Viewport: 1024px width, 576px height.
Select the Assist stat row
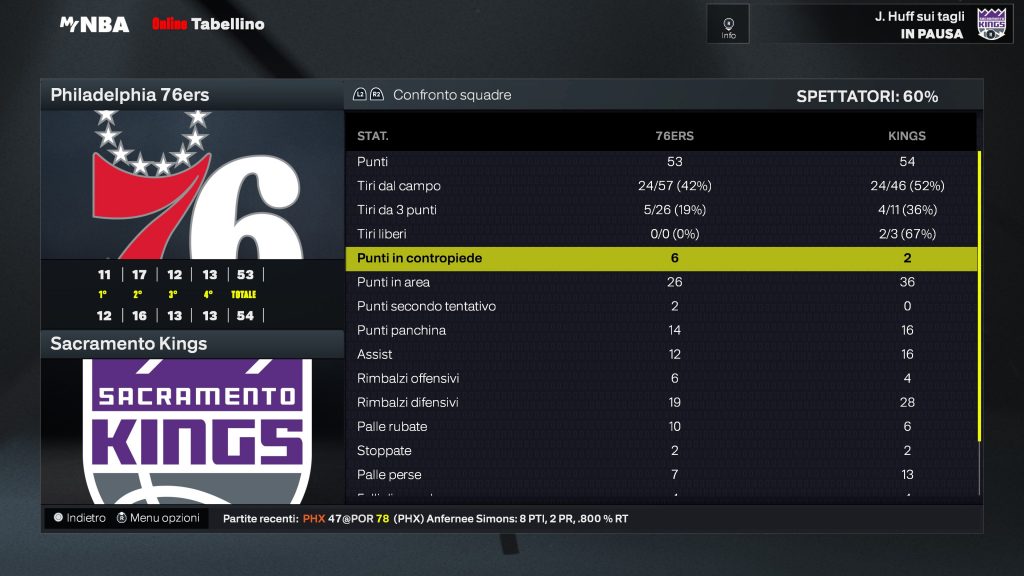tap(660, 354)
